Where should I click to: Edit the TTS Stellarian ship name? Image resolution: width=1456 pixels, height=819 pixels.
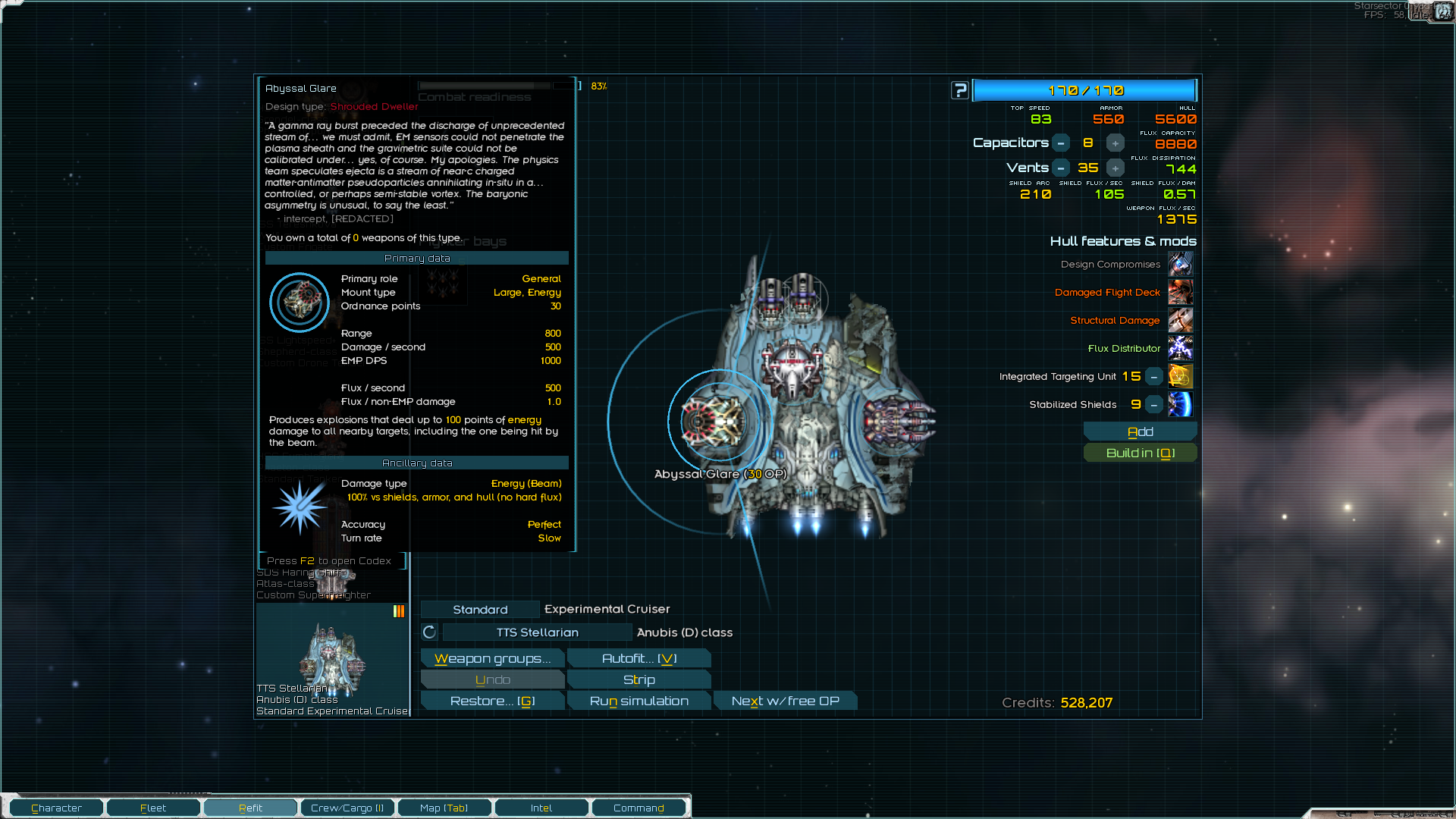coord(537,632)
